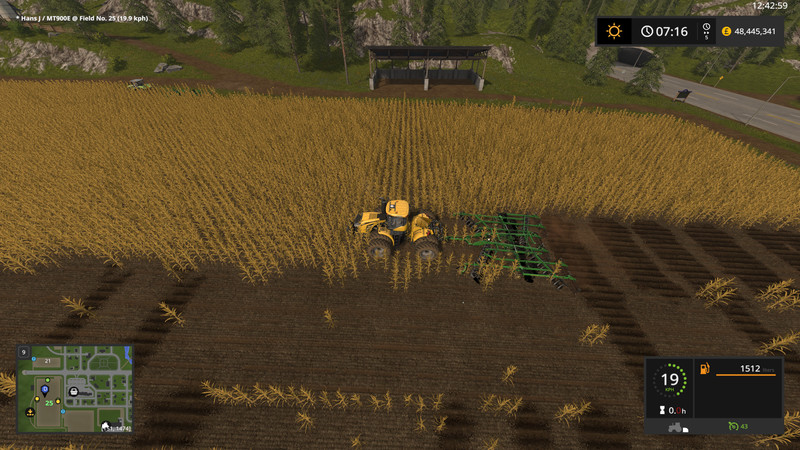
Task: Select the shop basket marker on minimap
Action: 75,391
